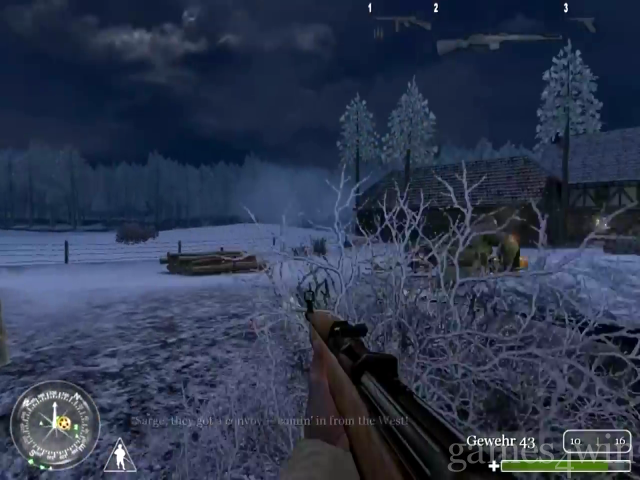This screenshot has width=640, height=480.
Task: Click the standing soldier stance icon
Action: tap(120, 456)
